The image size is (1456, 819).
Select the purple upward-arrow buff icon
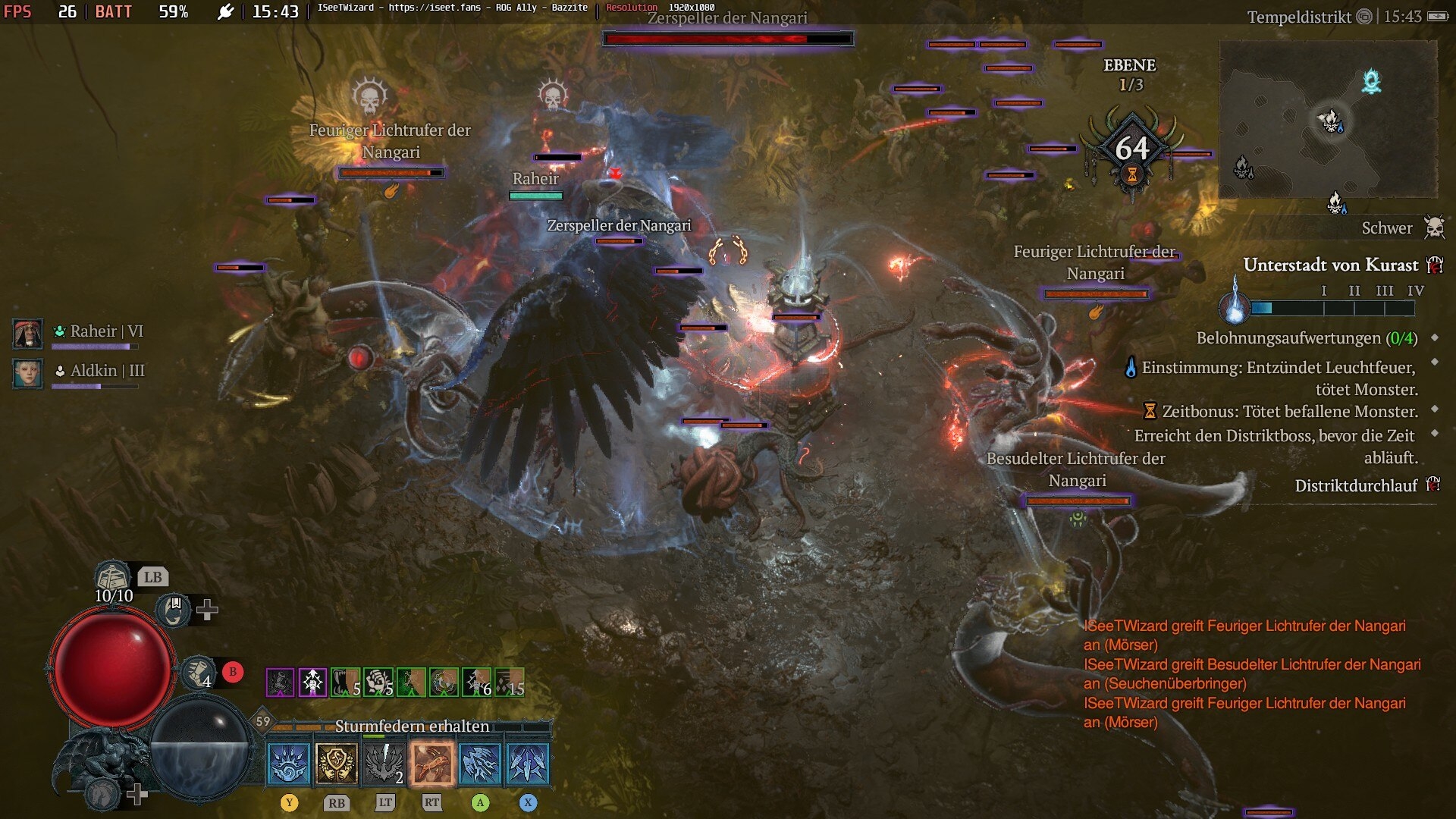coord(312,682)
